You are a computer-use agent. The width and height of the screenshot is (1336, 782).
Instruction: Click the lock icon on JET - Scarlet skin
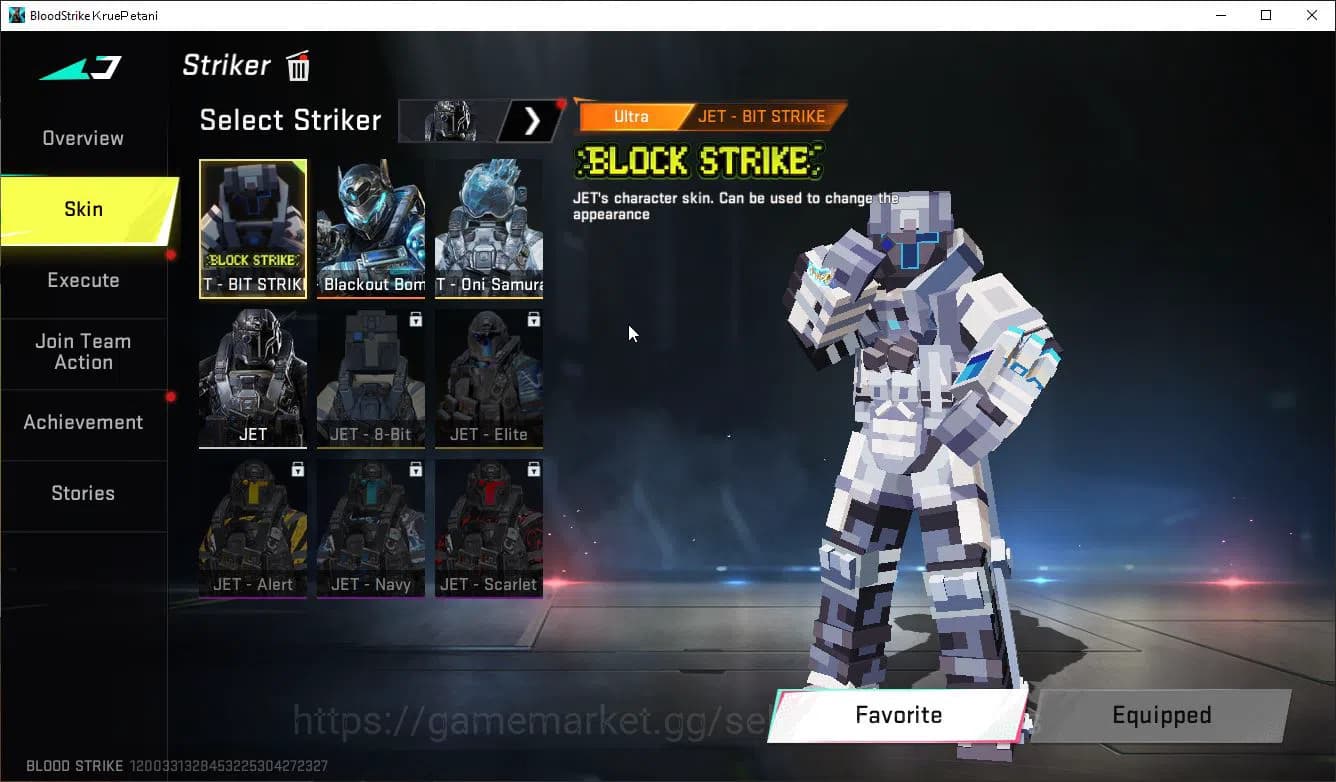pos(534,468)
